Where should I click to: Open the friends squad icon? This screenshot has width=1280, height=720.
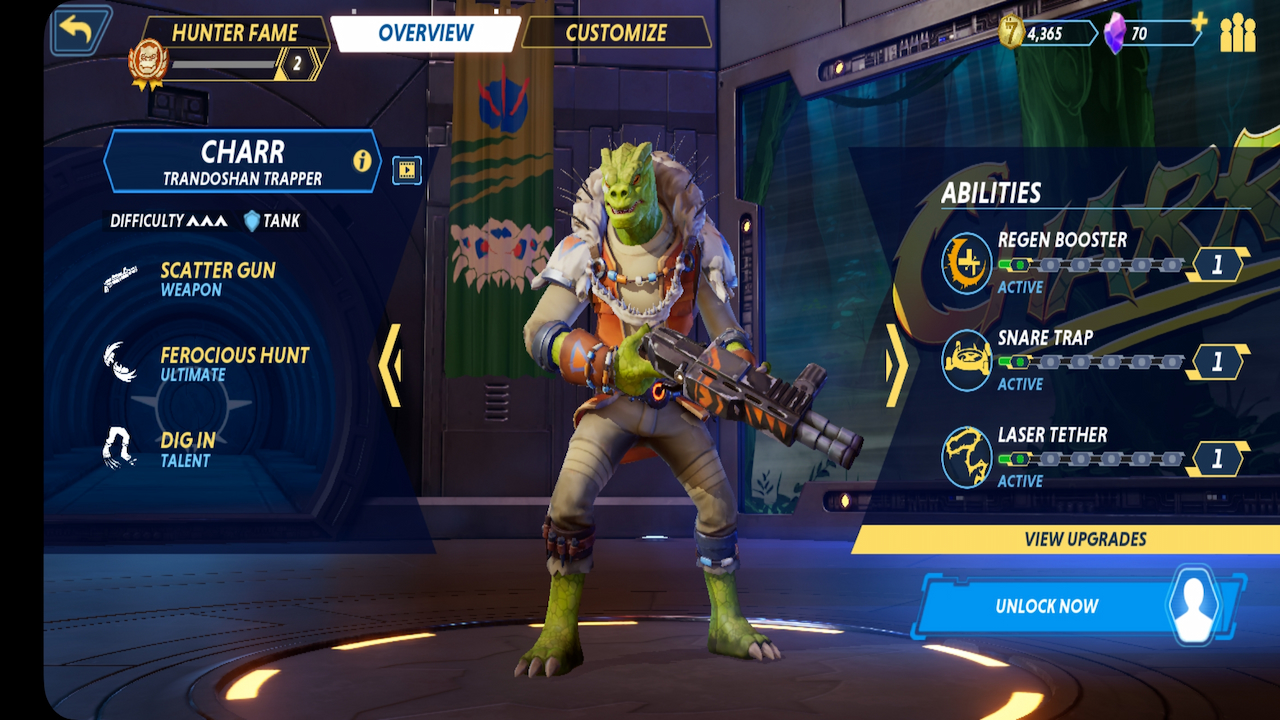pyautogui.click(x=1237, y=33)
